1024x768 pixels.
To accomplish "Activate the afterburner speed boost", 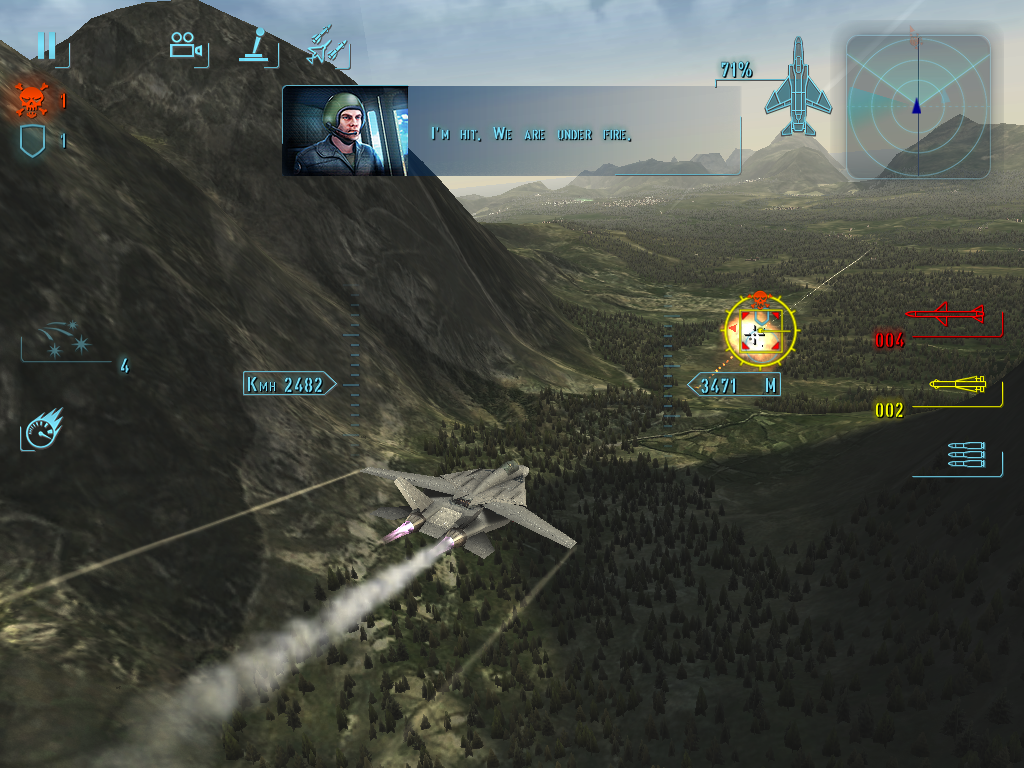I will point(43,429).
